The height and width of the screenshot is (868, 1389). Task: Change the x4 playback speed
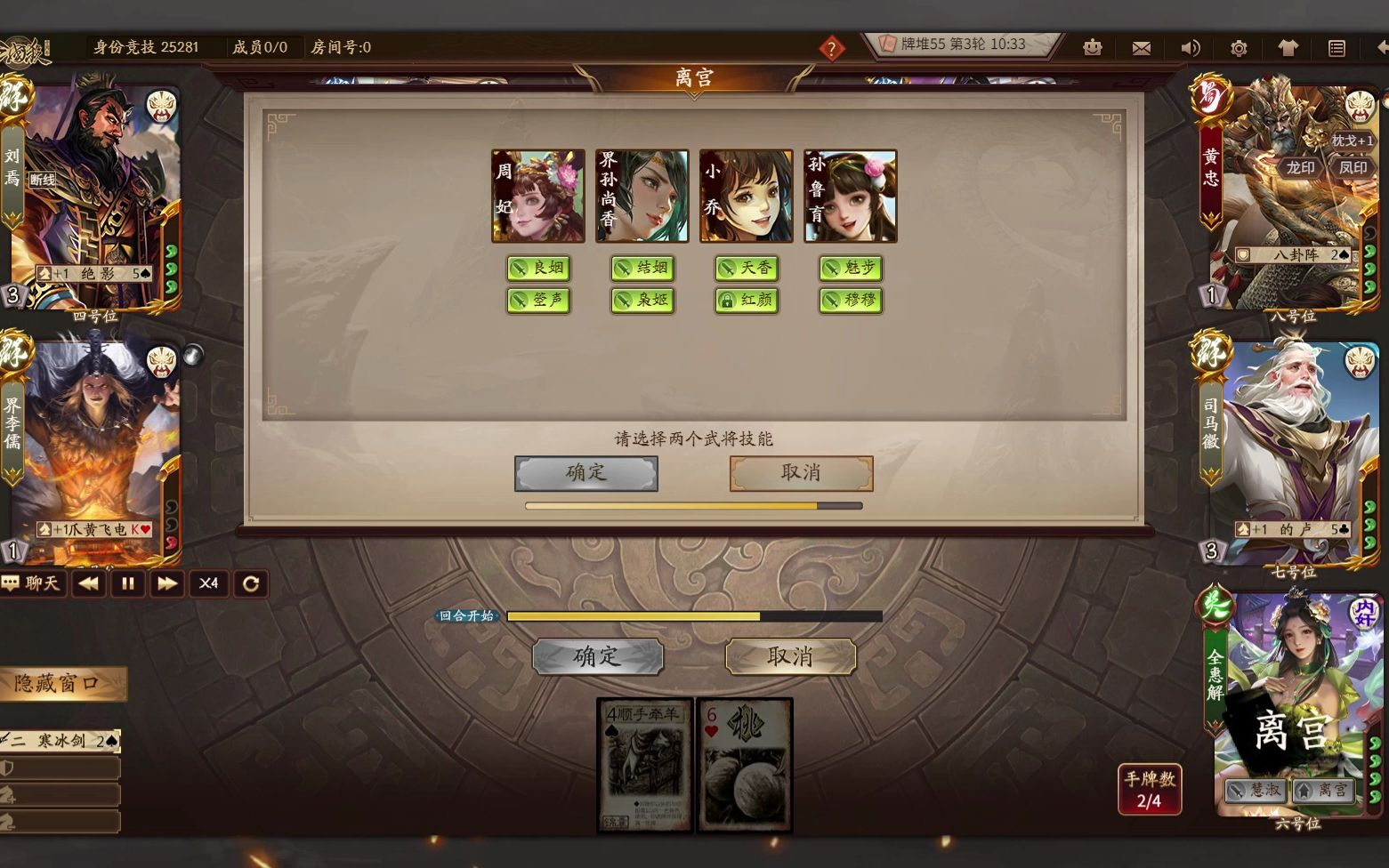(x=208, y=583)
